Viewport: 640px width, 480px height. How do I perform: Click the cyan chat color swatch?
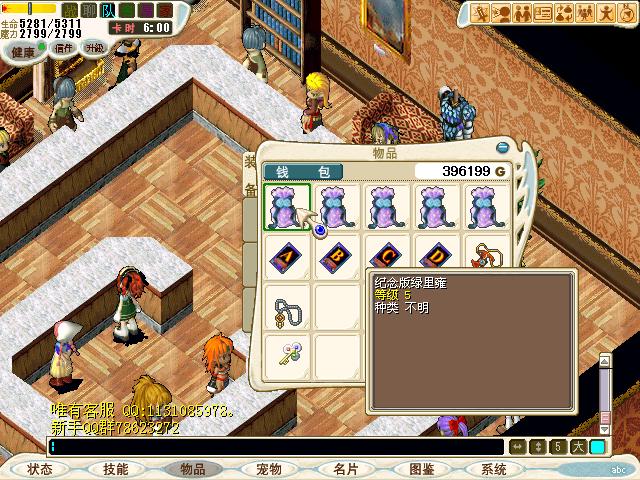597,446
